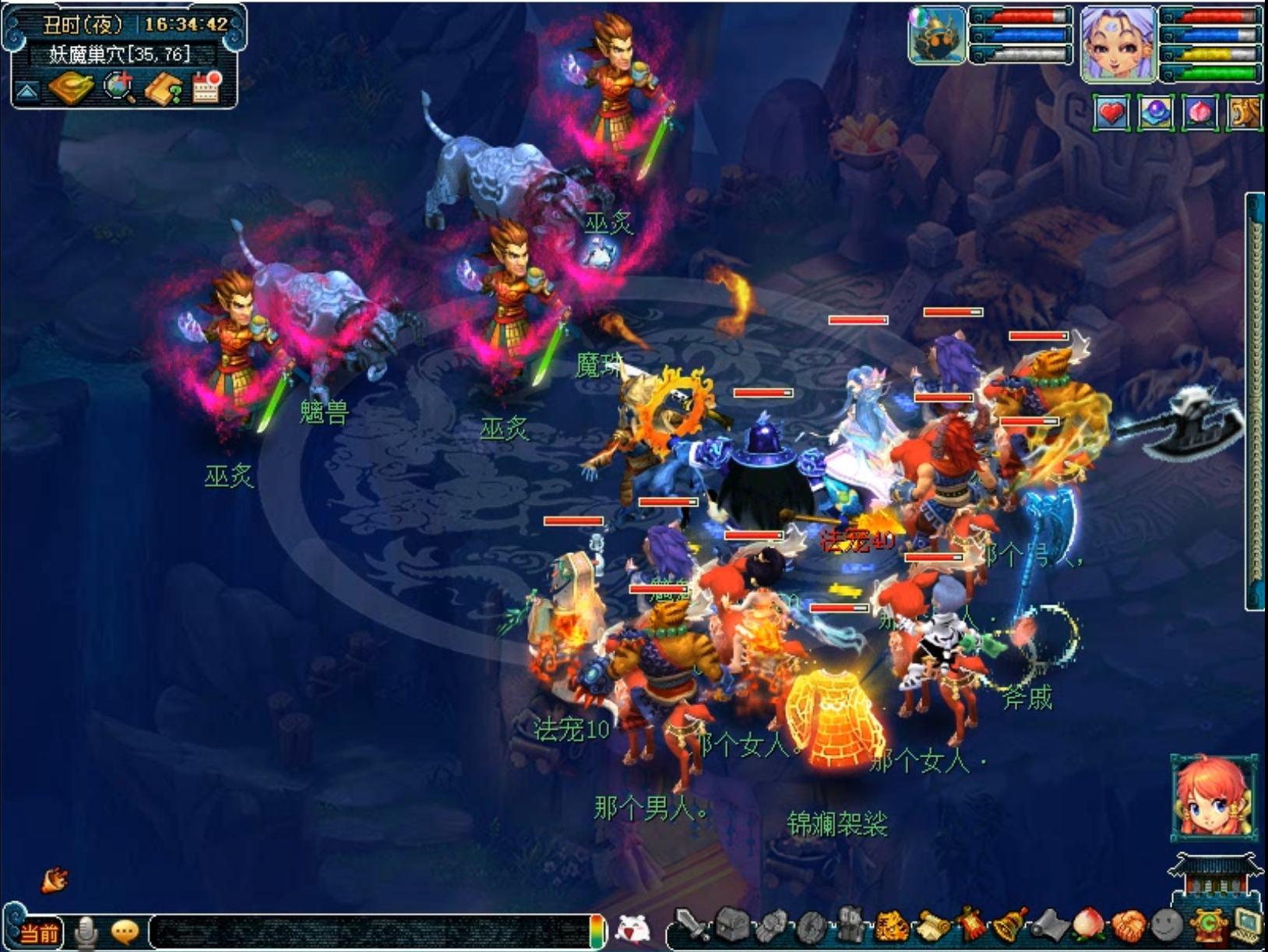Open the help guide book icon
Image resolution: width=1268 pixels, height=952 pixels.
click(x=164, y=90)
